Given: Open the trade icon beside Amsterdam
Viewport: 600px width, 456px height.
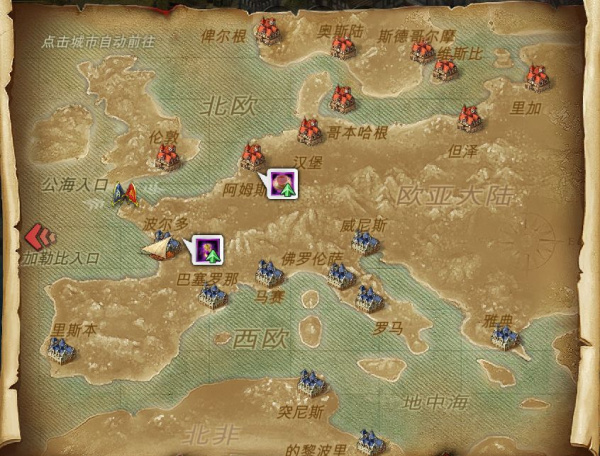Looking at the screenshot, I should coord(283,183).
